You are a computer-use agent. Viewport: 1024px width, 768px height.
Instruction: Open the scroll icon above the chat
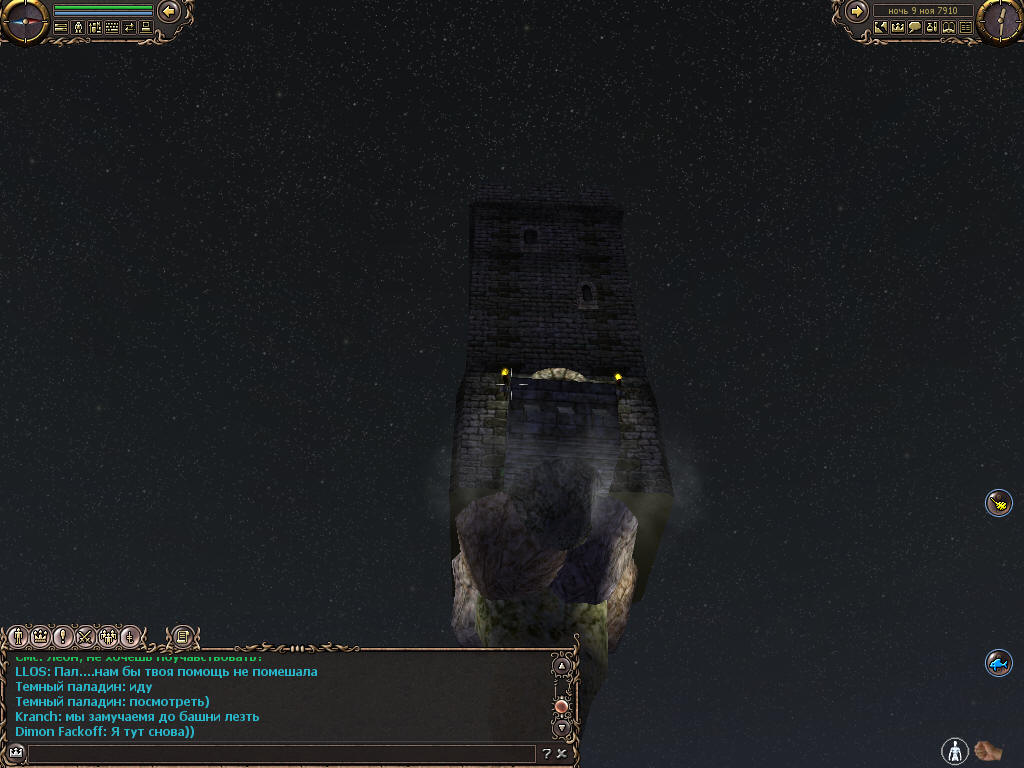click(x=182, y=636)
